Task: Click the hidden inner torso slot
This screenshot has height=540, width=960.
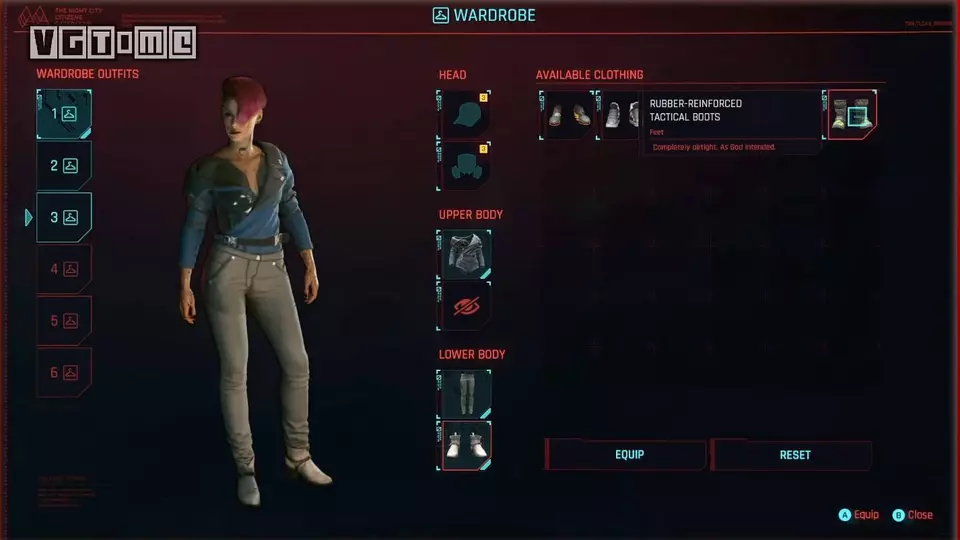Action: (x=465, y=305)
